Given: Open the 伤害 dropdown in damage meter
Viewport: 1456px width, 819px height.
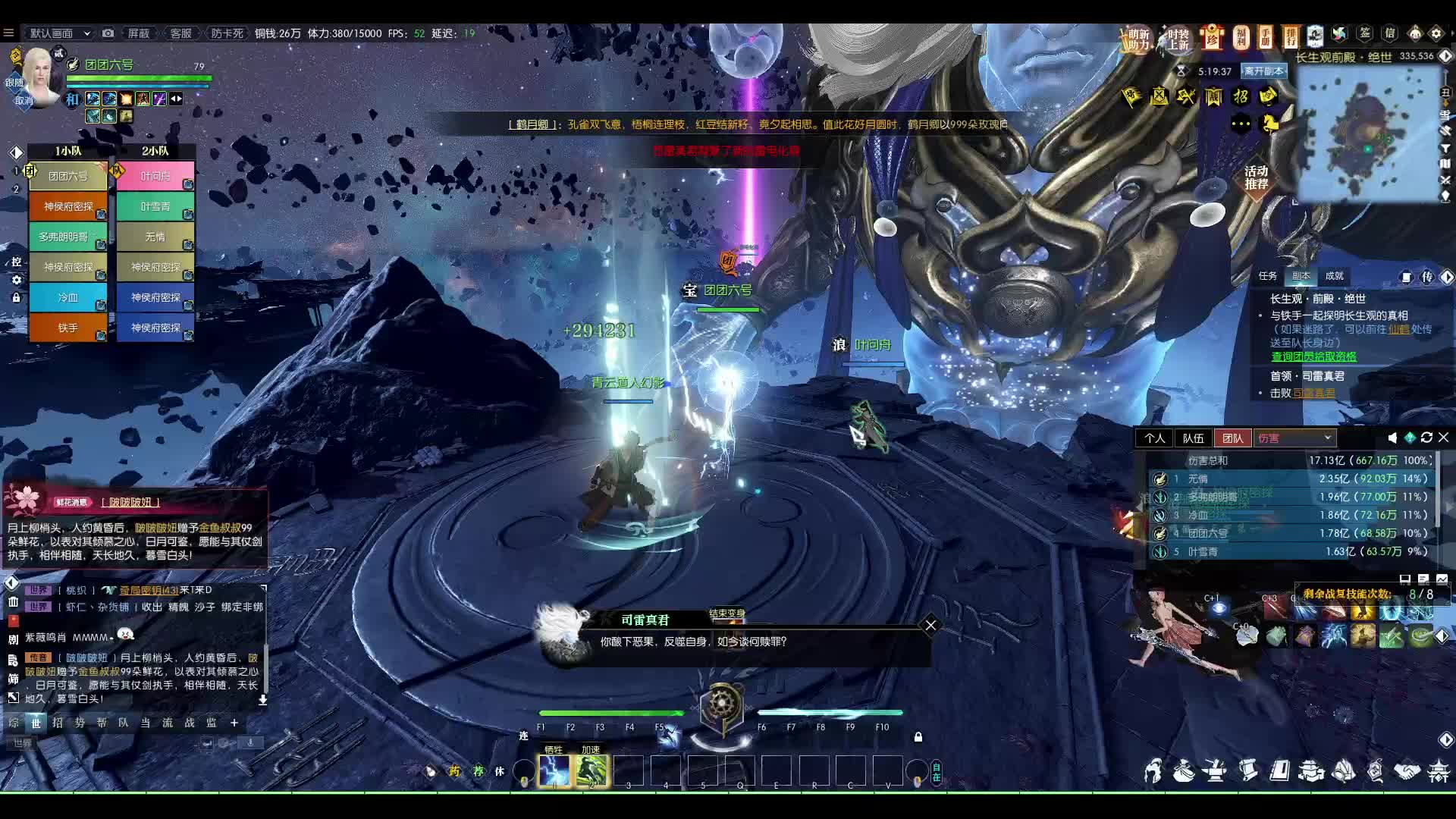Looking at the screenshot, I should coord(1294,438).
